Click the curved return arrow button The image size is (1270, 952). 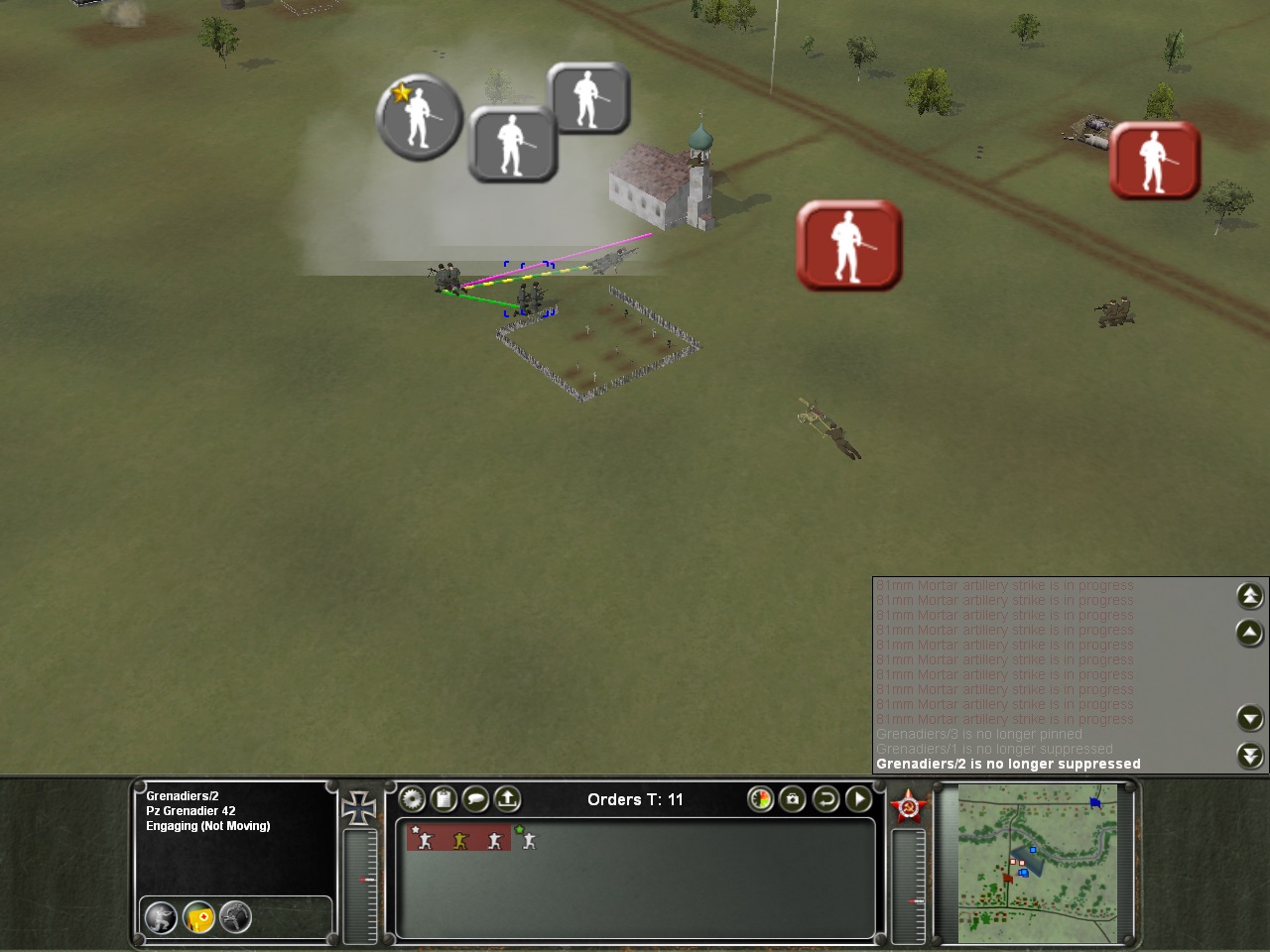pyautogui.click(x=825, y=799)
